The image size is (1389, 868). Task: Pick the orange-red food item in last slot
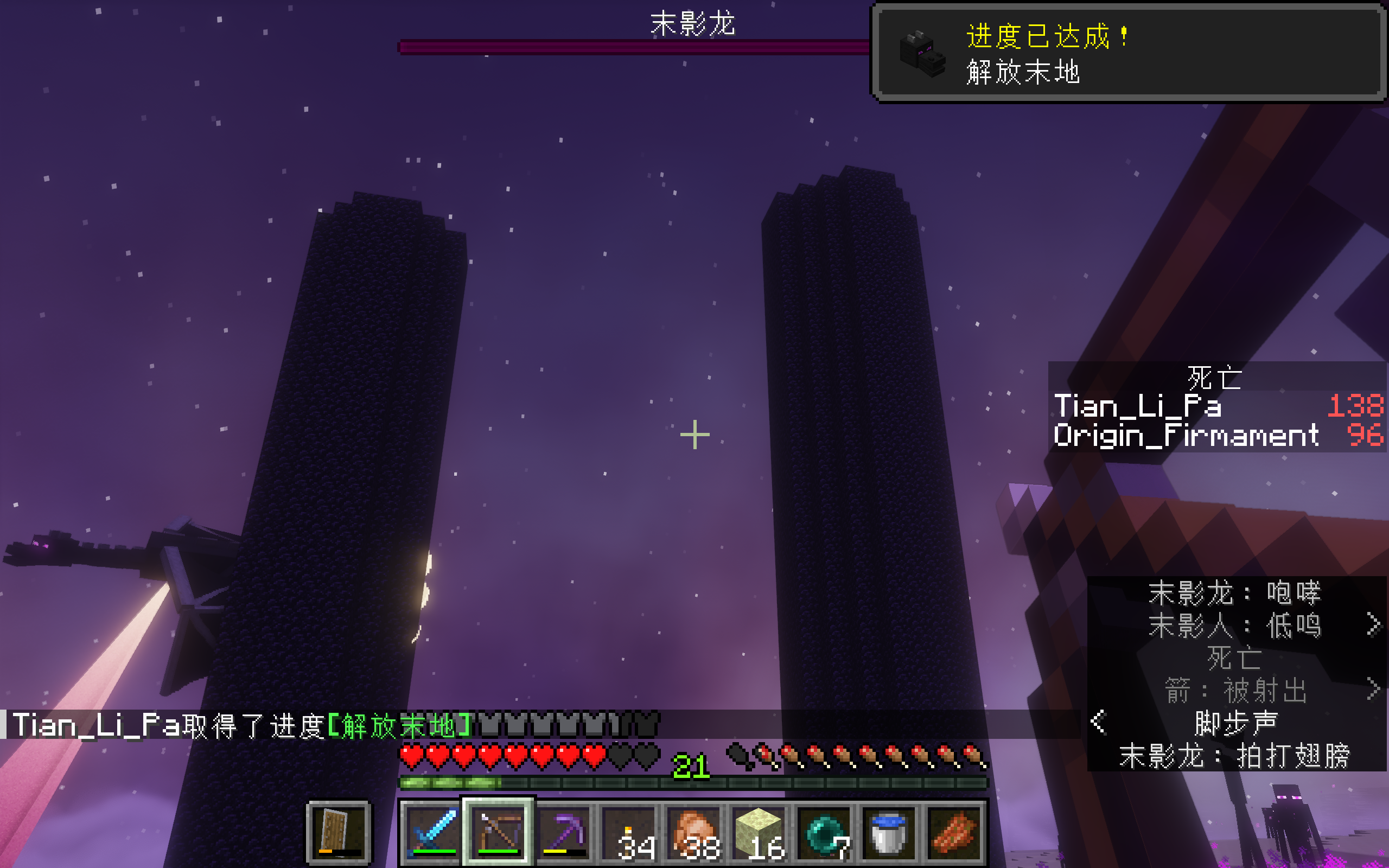pyautogui.click(x=954, y=831)
